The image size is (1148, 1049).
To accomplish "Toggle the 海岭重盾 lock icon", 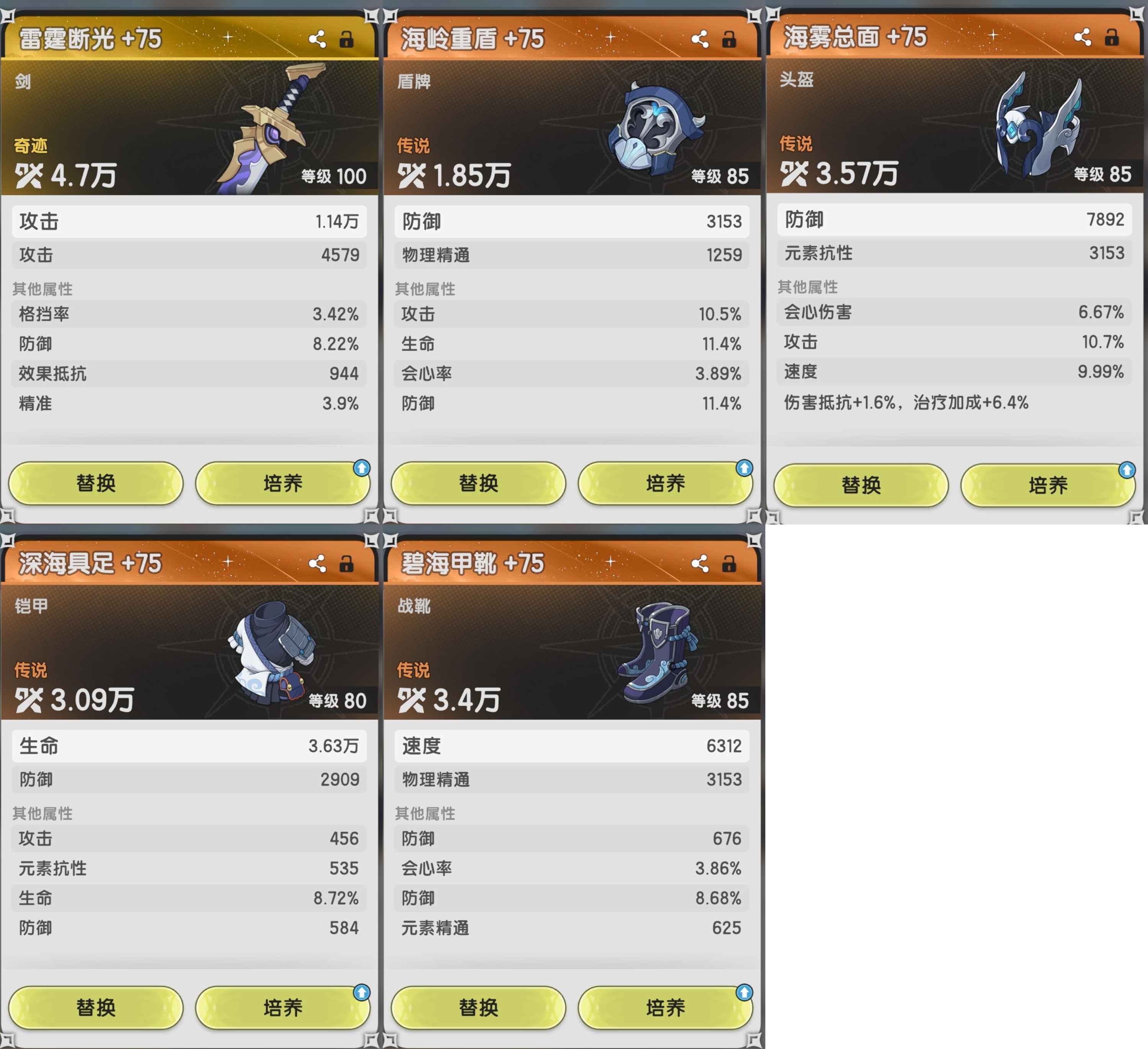I will pyautogui.click(x=729, y=39).
